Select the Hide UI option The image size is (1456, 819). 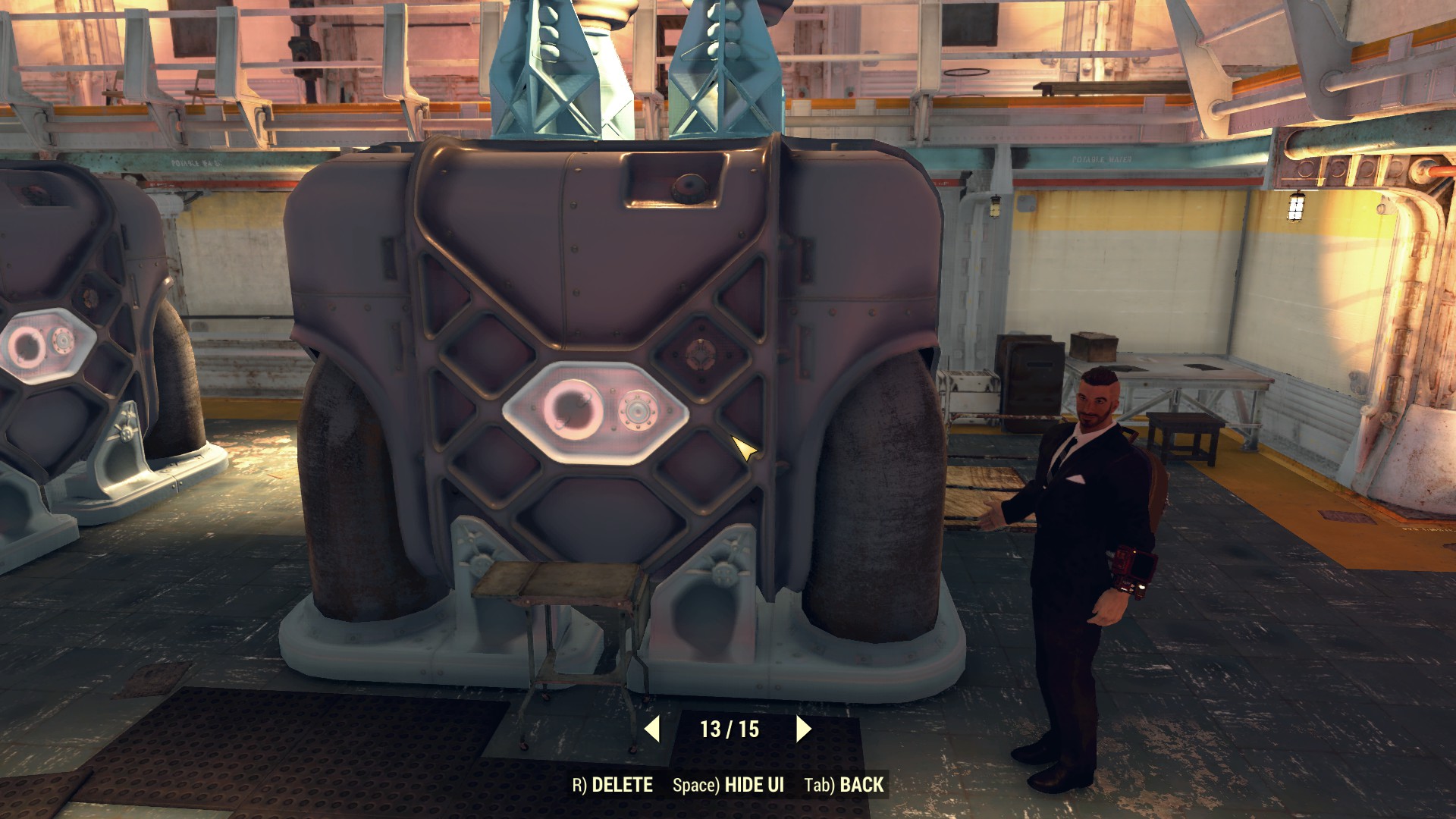(x=728, y=785)
